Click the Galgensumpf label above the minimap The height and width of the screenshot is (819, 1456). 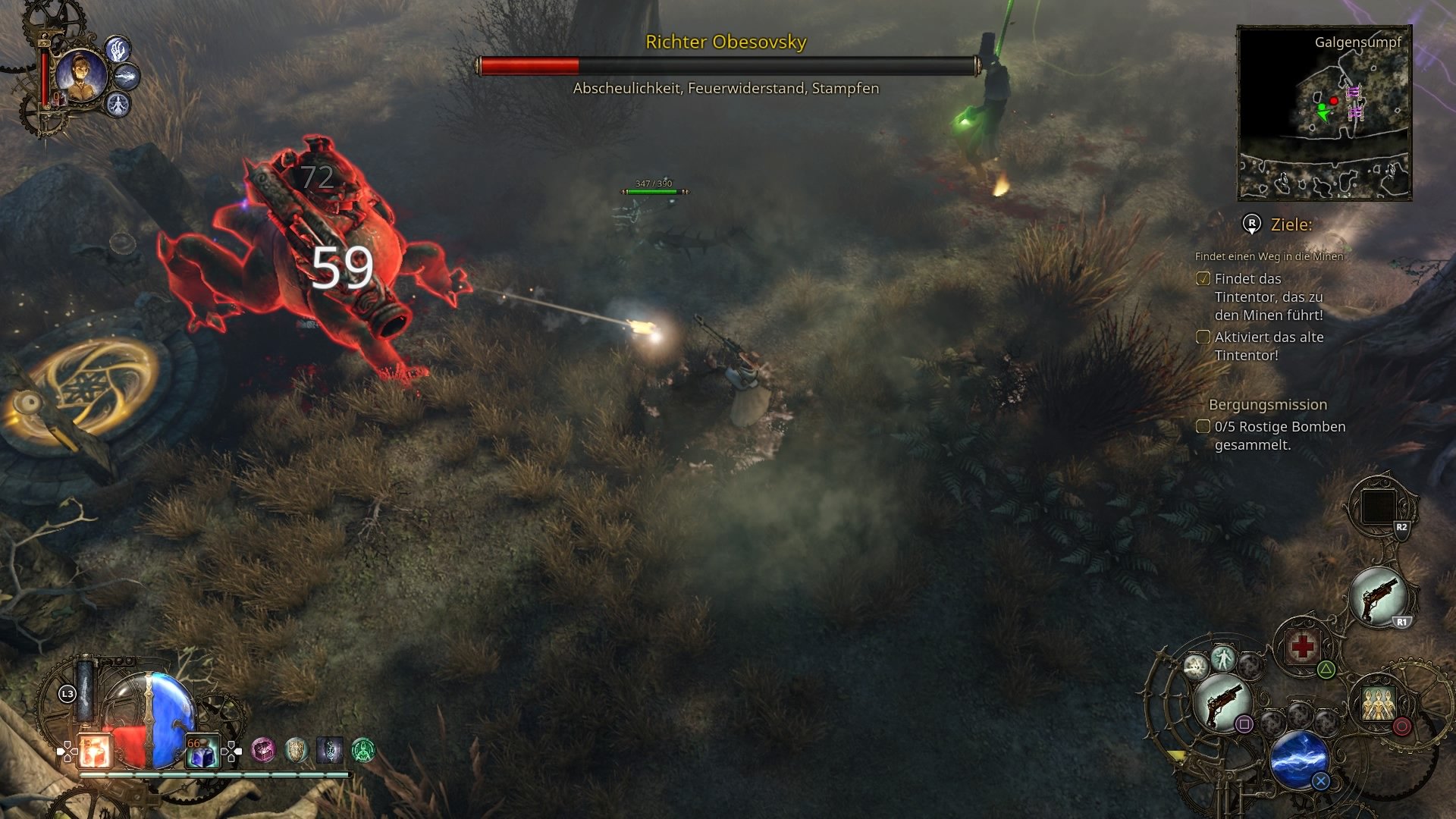tap(1357, 44)
